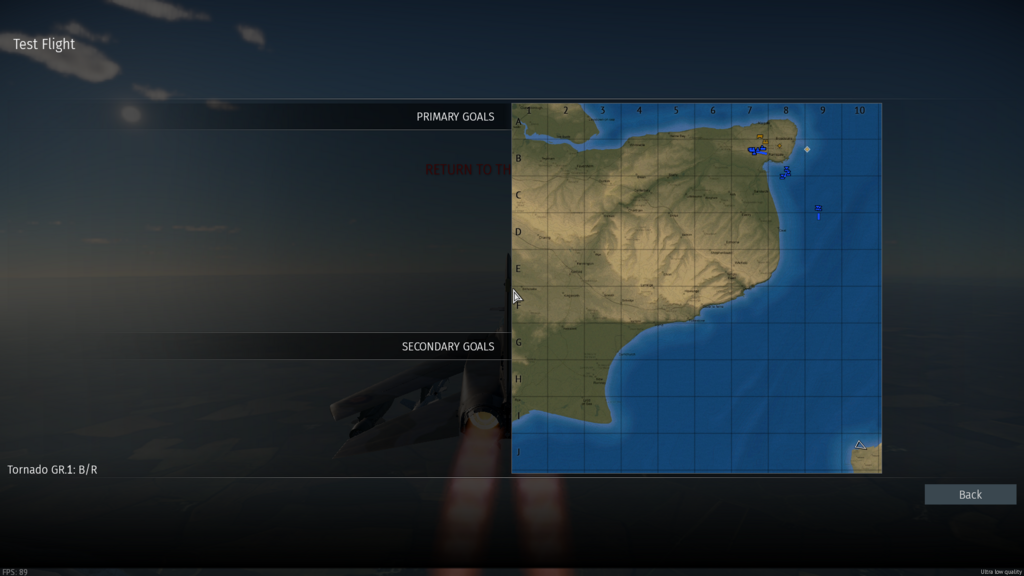Viewport: 1024px width, 576px height.
Task: Click the Back button
Action: pyautogui.click(x=970, y=494)
